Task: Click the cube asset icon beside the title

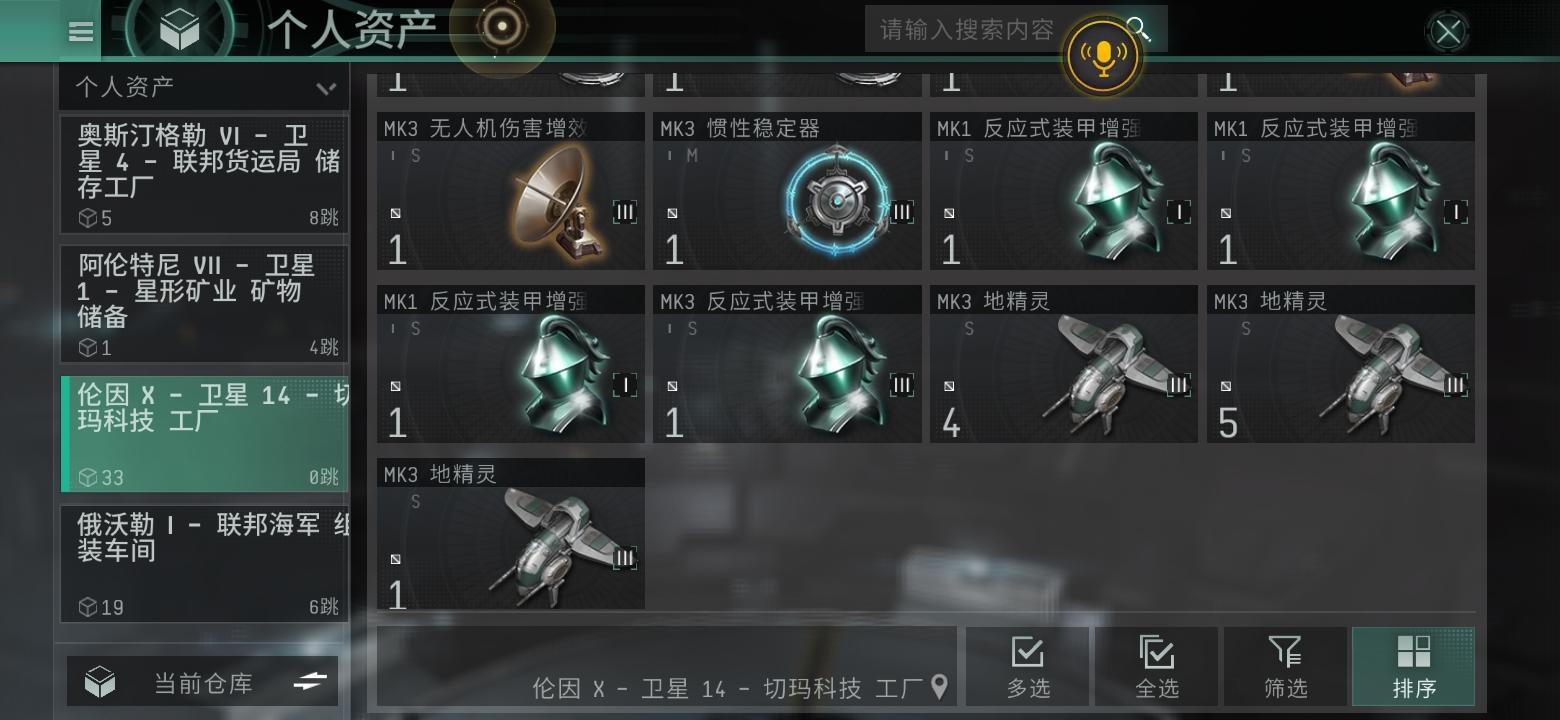Action: [178, 28]
